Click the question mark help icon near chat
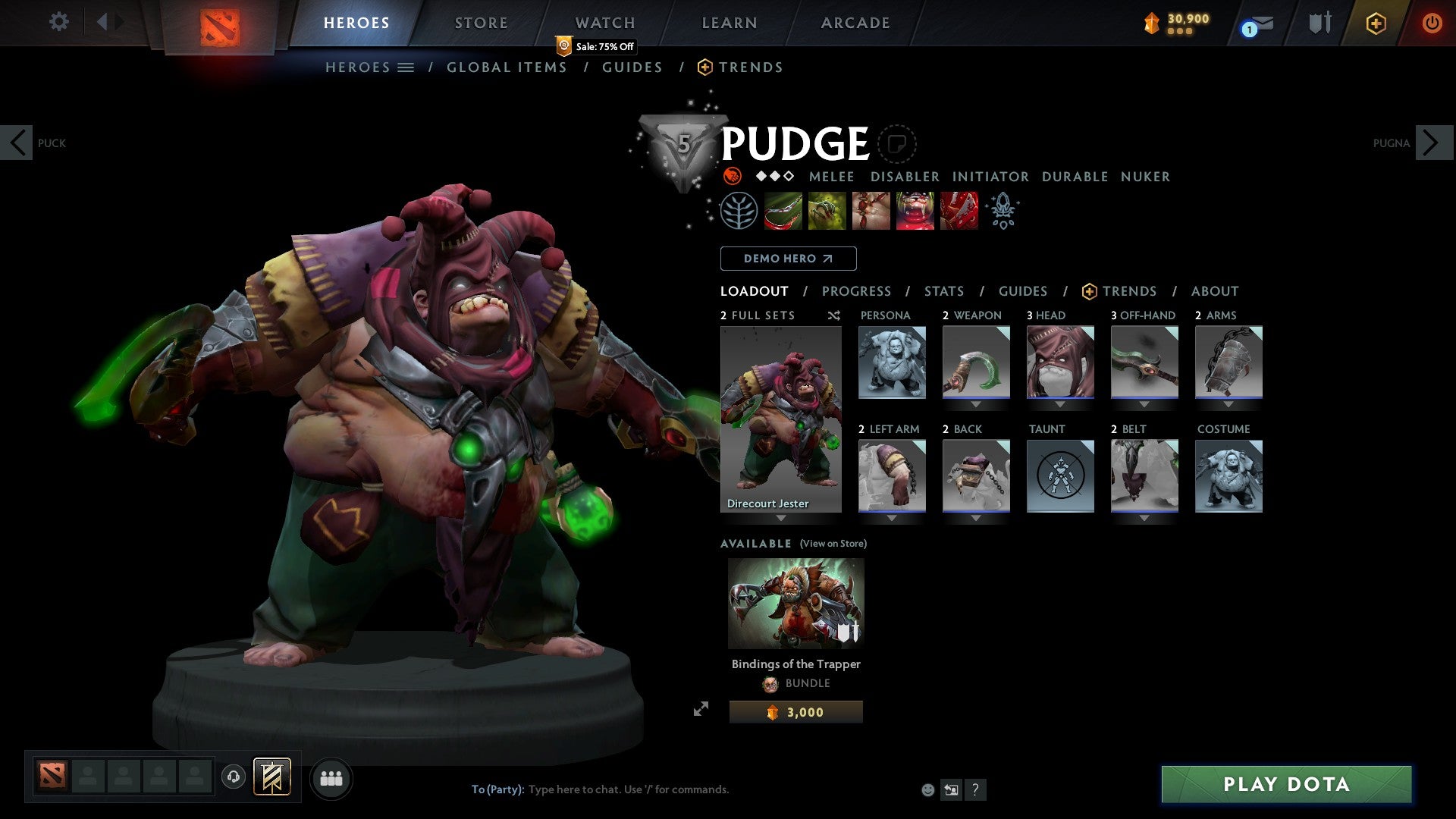The width and height of the screenshot is (1456, 819). [975, 789]
